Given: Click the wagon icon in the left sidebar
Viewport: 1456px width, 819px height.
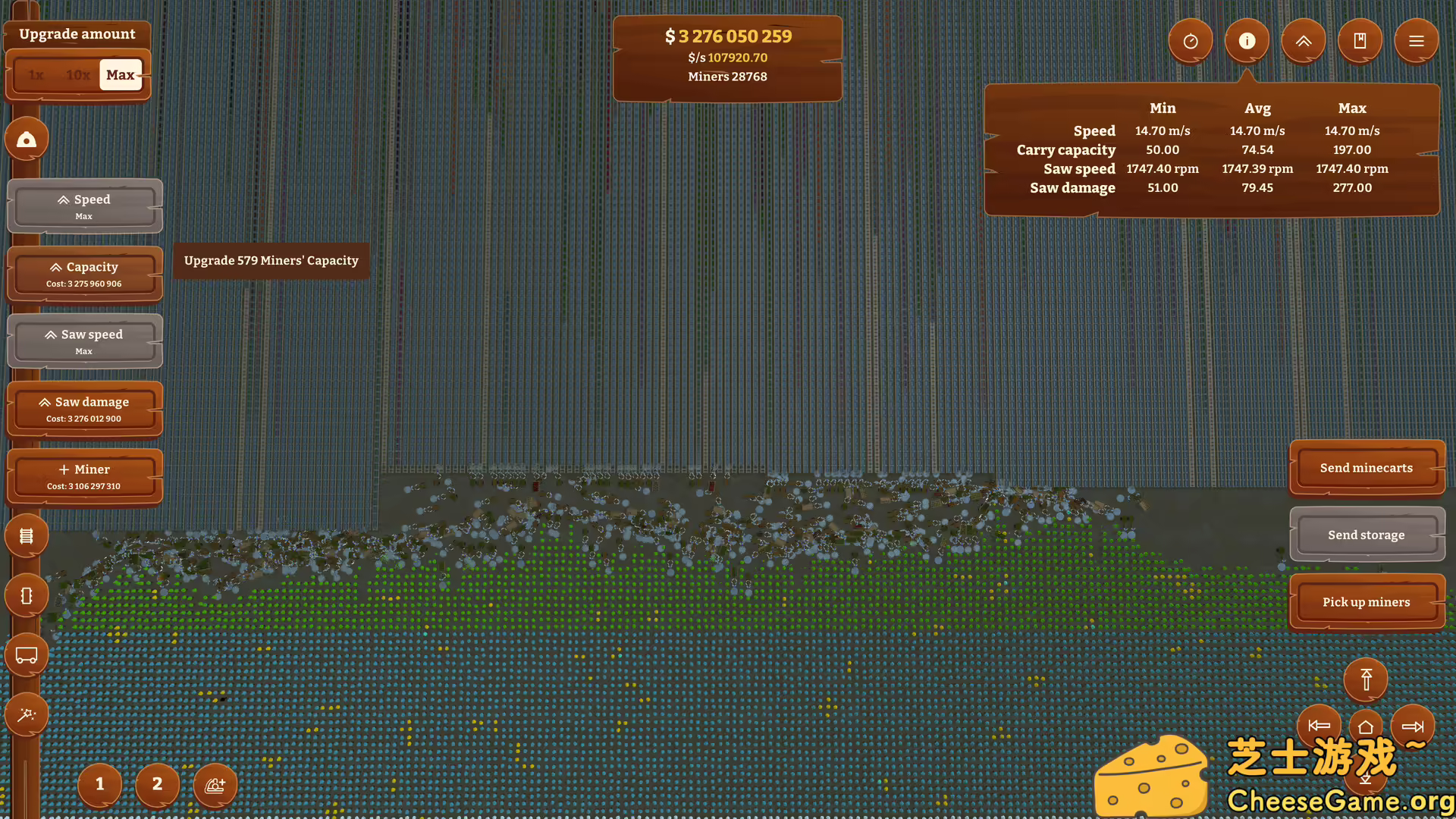Looking at the screenshot, I should coord(27,654).
